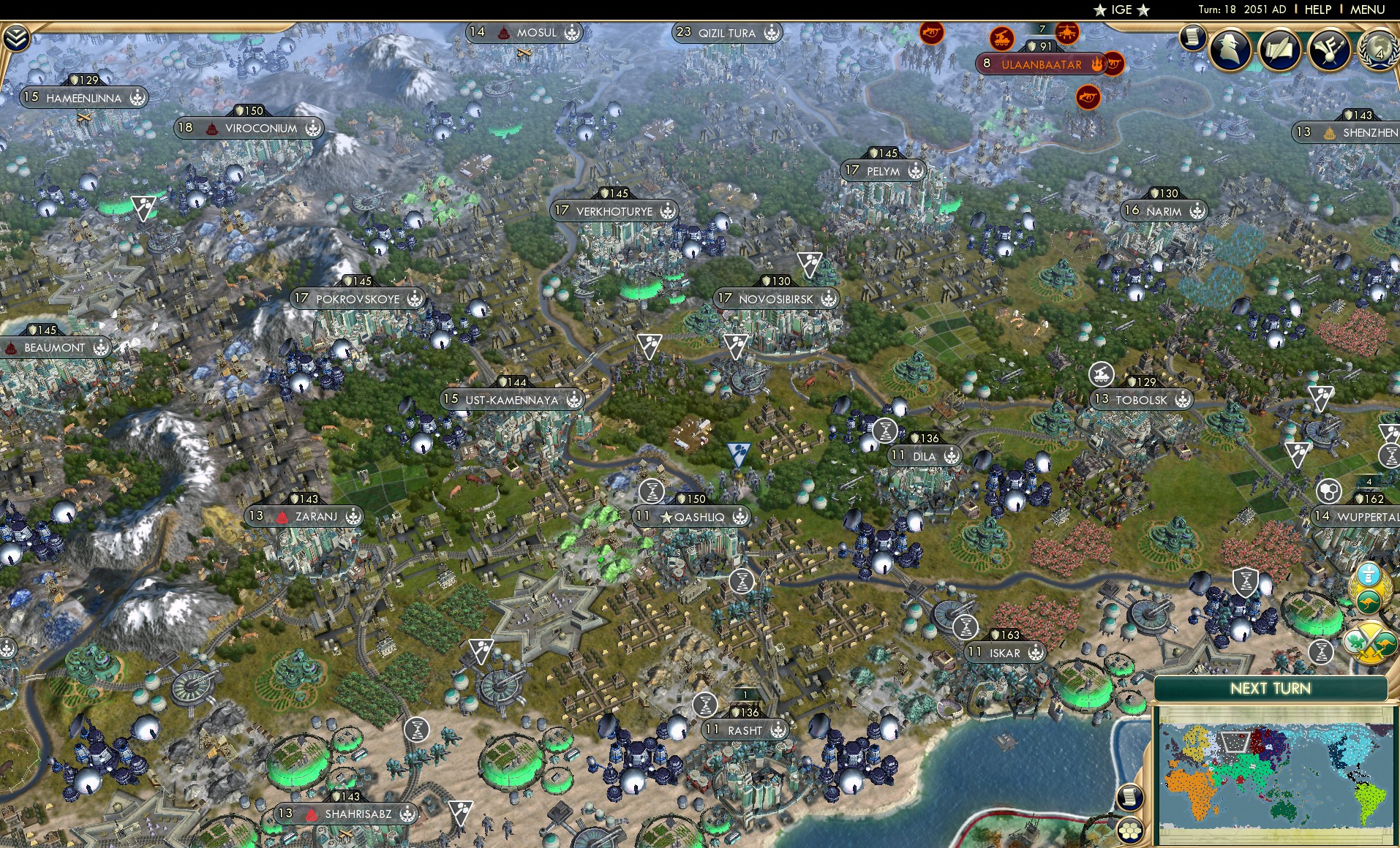Select the worker unit flag near Dila
The width and height of the screenshot is (1400, 848).
(x=886, y=431)
